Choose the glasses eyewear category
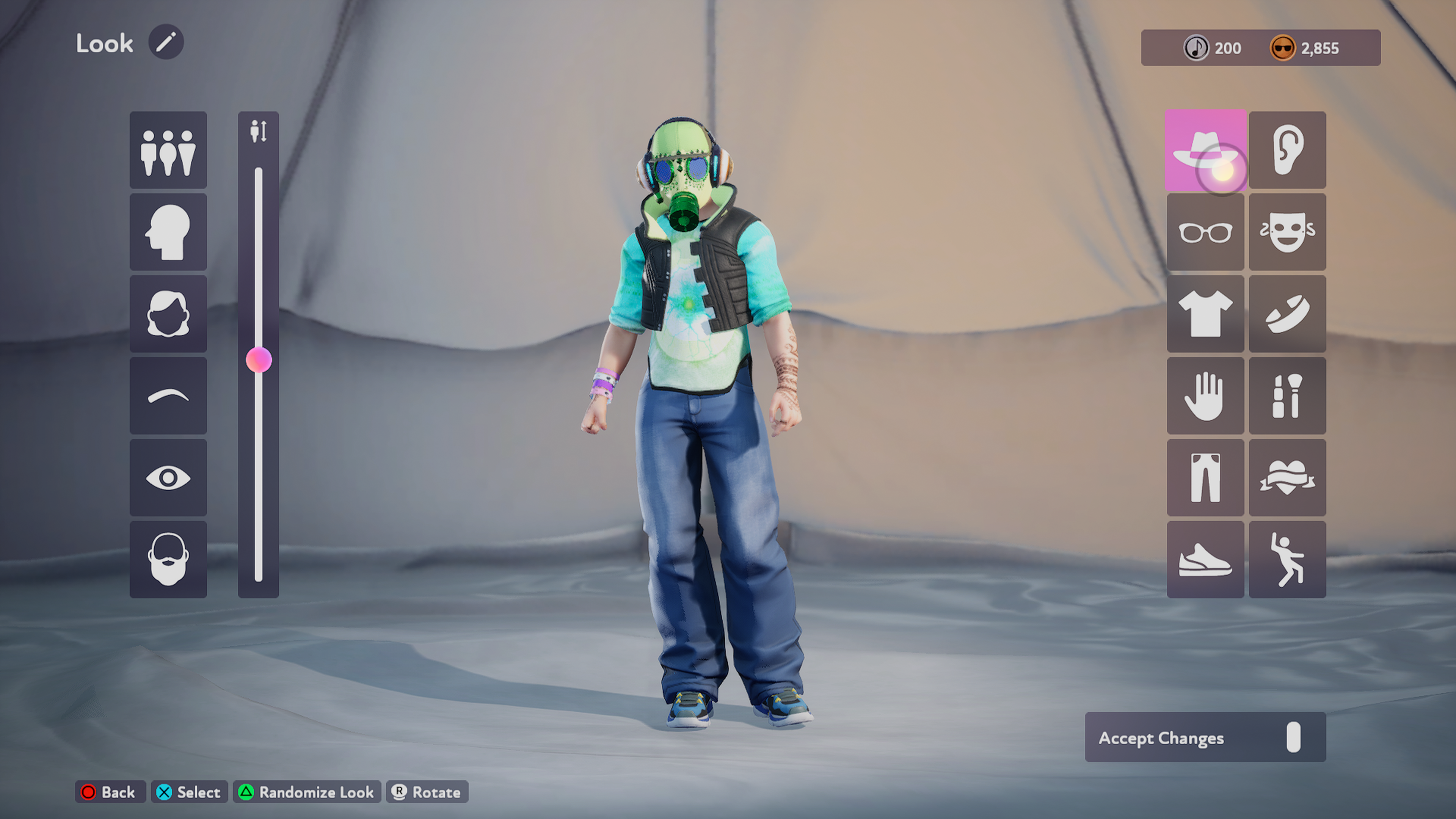 pyautogui.click(x=1205, y=232)
